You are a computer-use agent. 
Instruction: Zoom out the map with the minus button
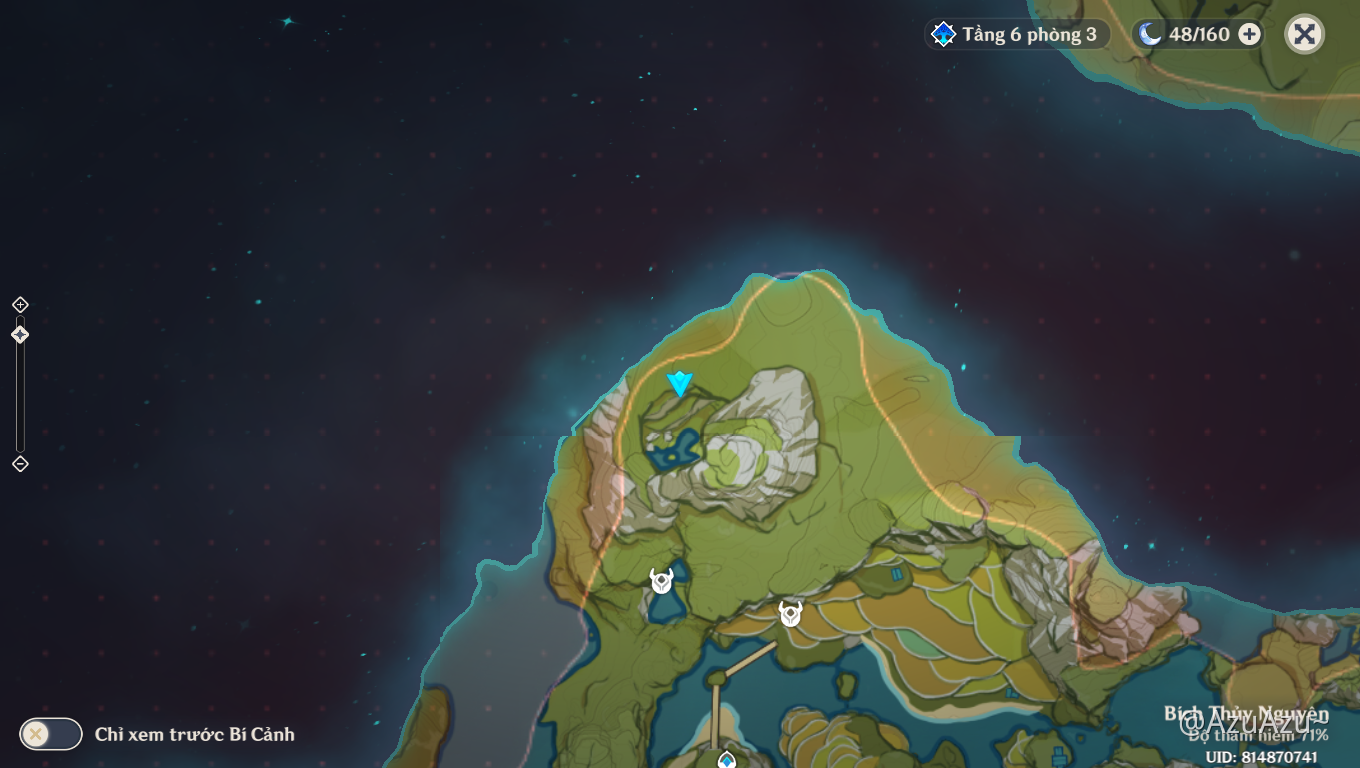pos(20,464)
